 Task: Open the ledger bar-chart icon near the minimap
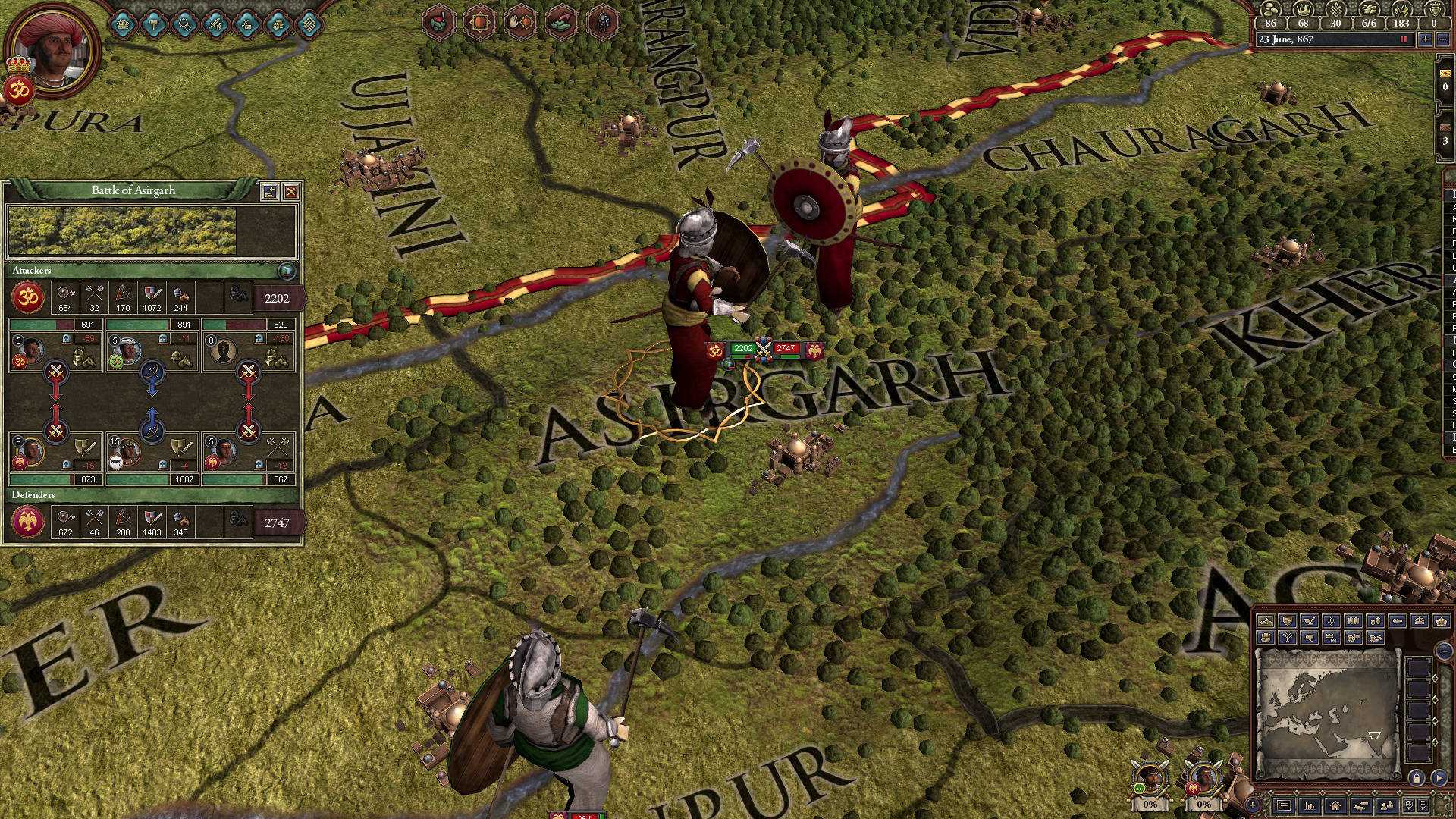[x=1308, y=805]
